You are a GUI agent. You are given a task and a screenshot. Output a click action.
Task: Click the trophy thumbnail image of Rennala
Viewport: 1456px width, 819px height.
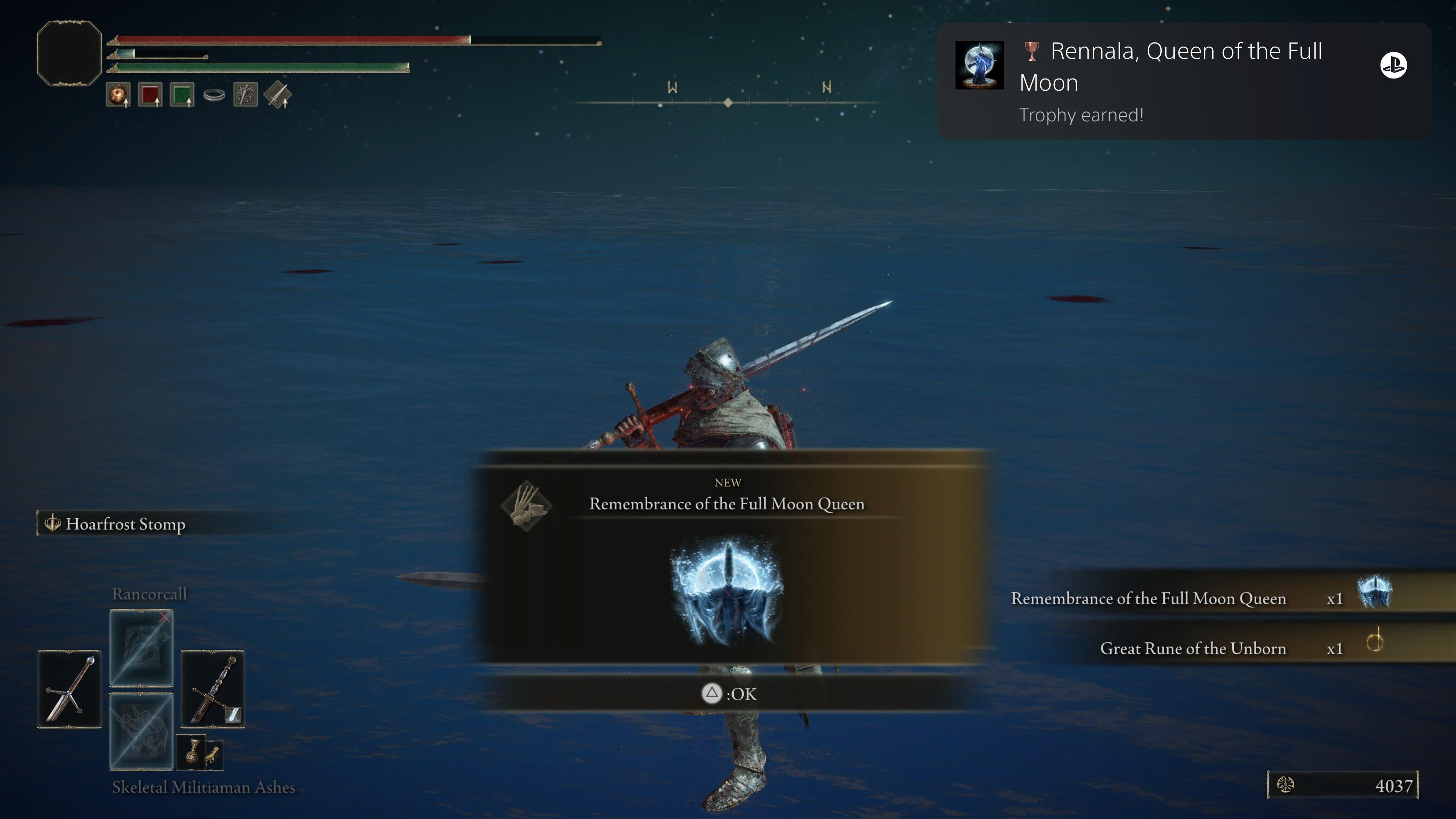click(979, 65)
